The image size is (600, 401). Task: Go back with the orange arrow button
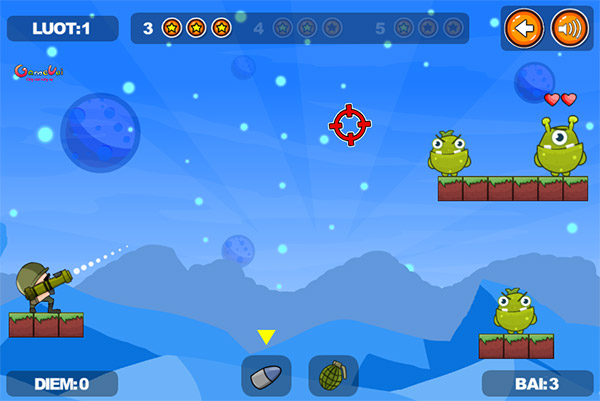click(x=525, y=27)
